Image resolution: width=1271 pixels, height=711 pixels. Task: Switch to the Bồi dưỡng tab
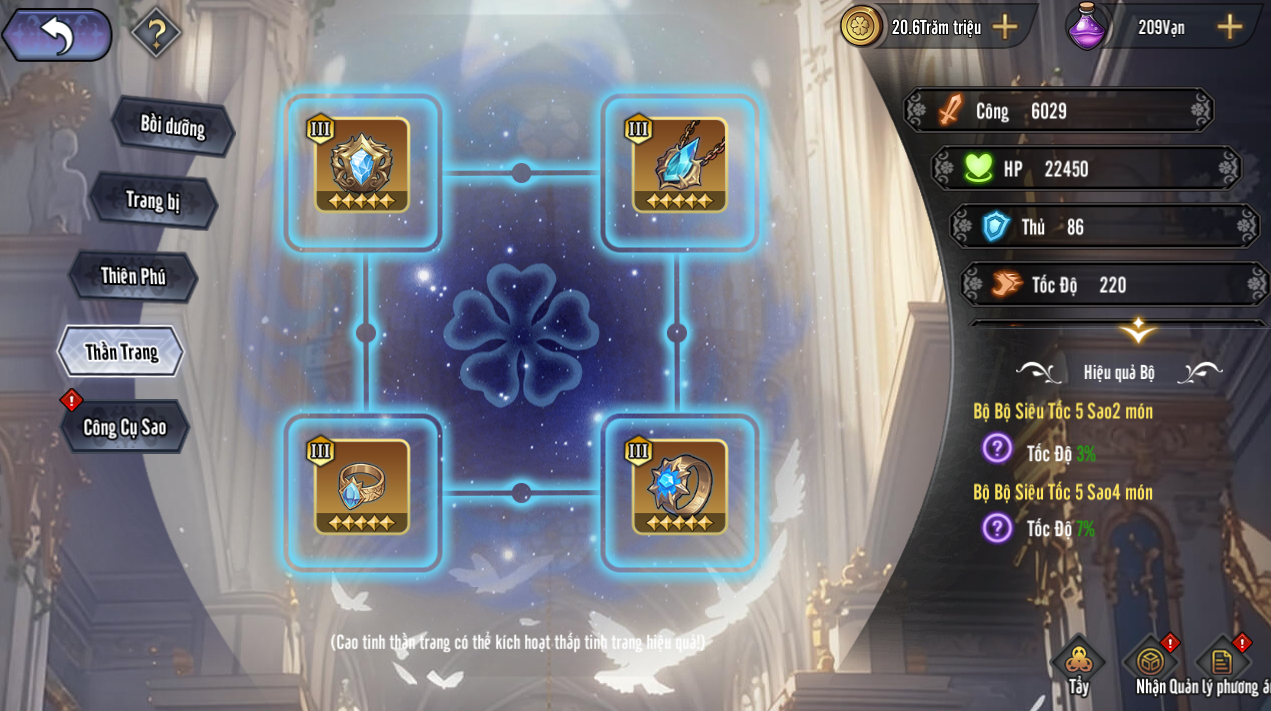172,126
